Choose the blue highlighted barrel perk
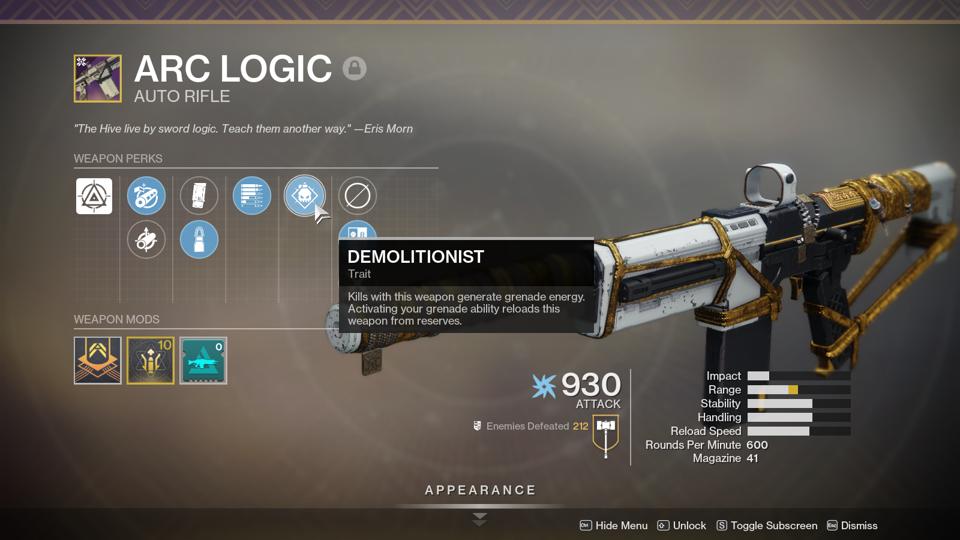Screen dimensions: 960x540 click(147, 196)
